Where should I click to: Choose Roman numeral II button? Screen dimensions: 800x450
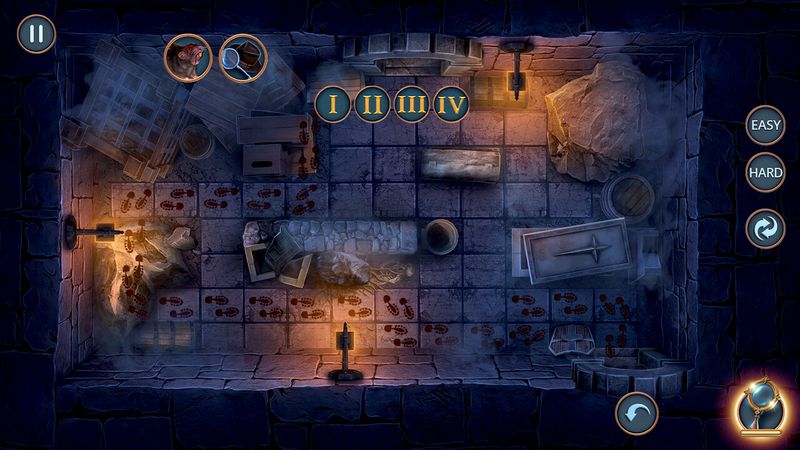370,104
